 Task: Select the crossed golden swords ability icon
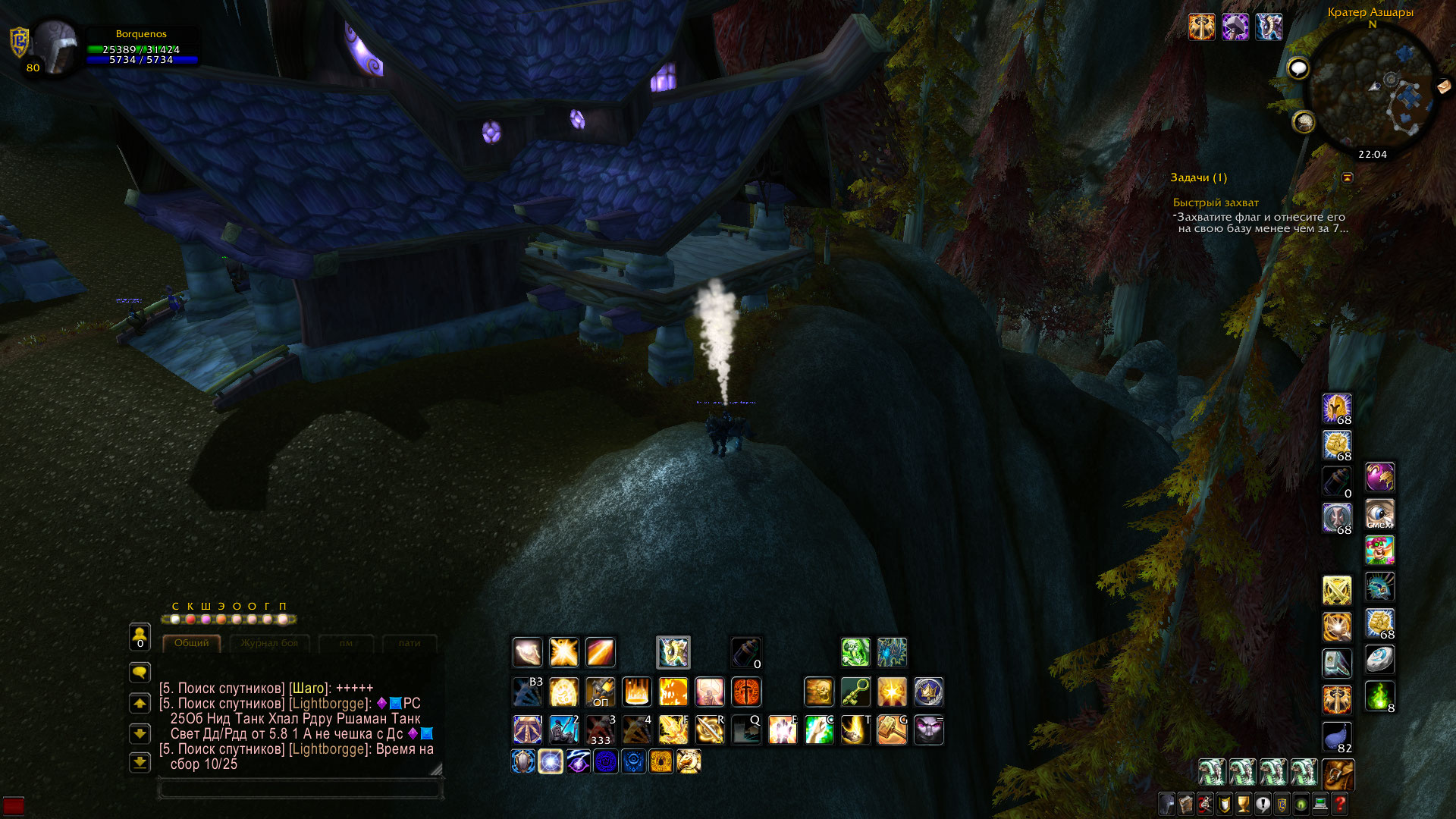point(1337,590)
